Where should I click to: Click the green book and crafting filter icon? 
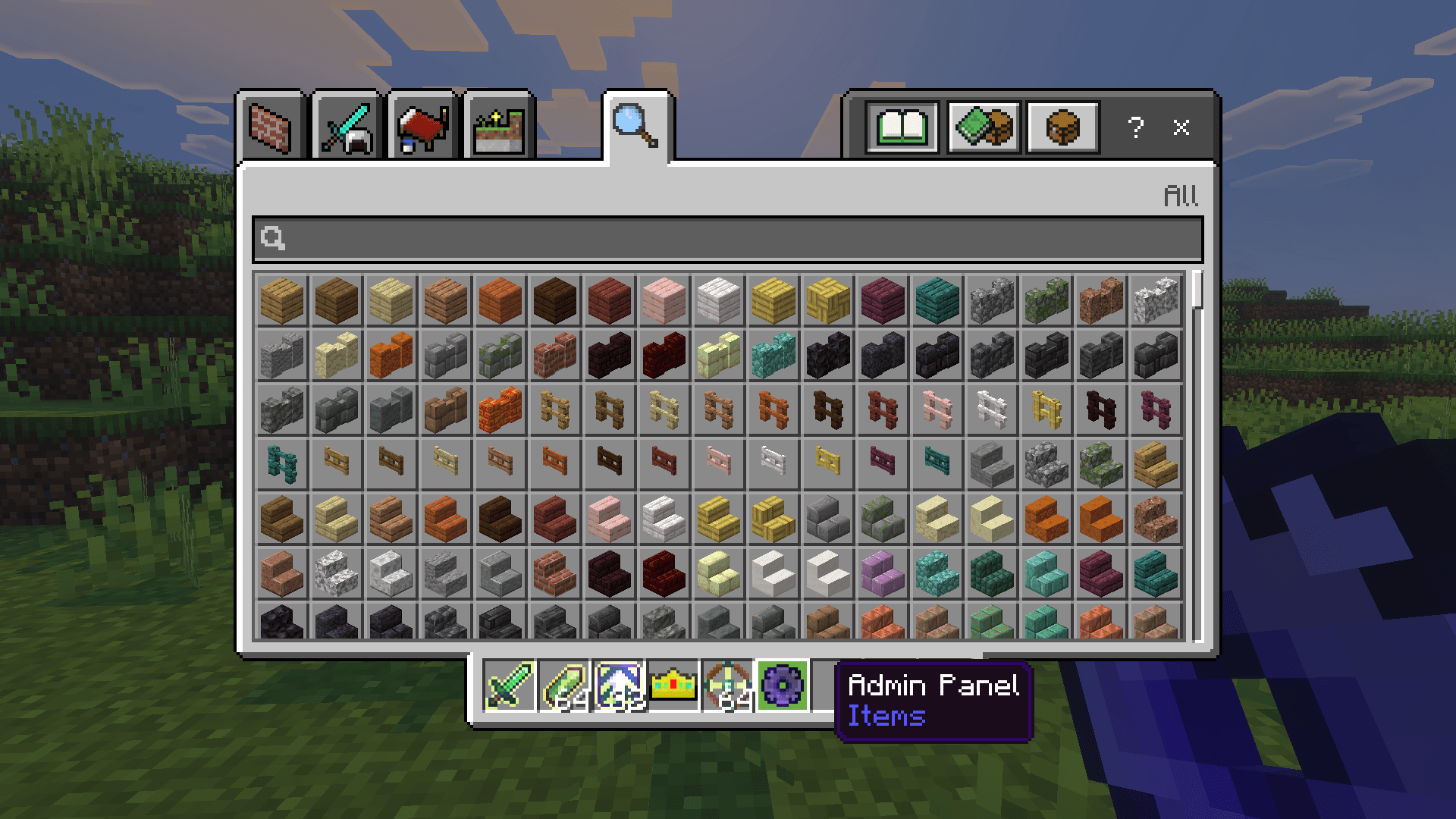pyautogui.click(x=984, y=127)
